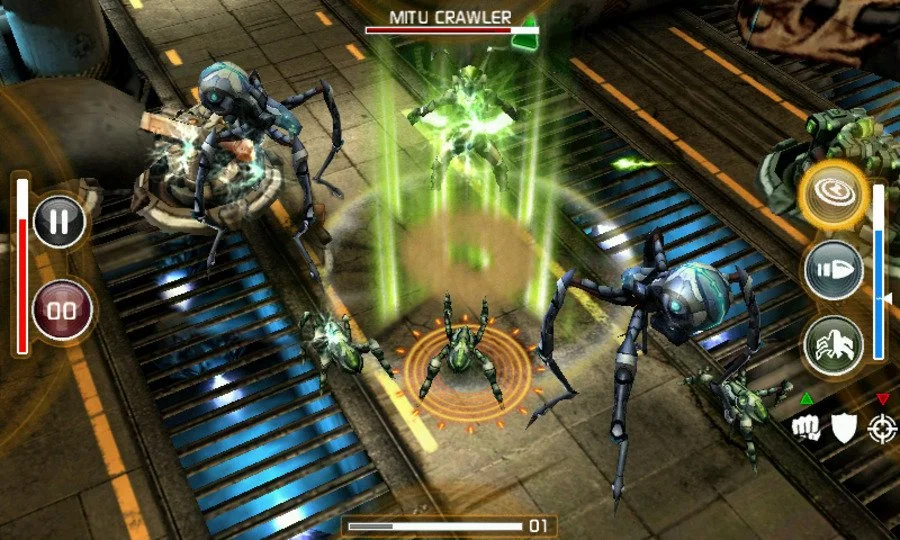Trigger the spider creature ability icon
Screen dimensions: 900x540
(833, 346)
